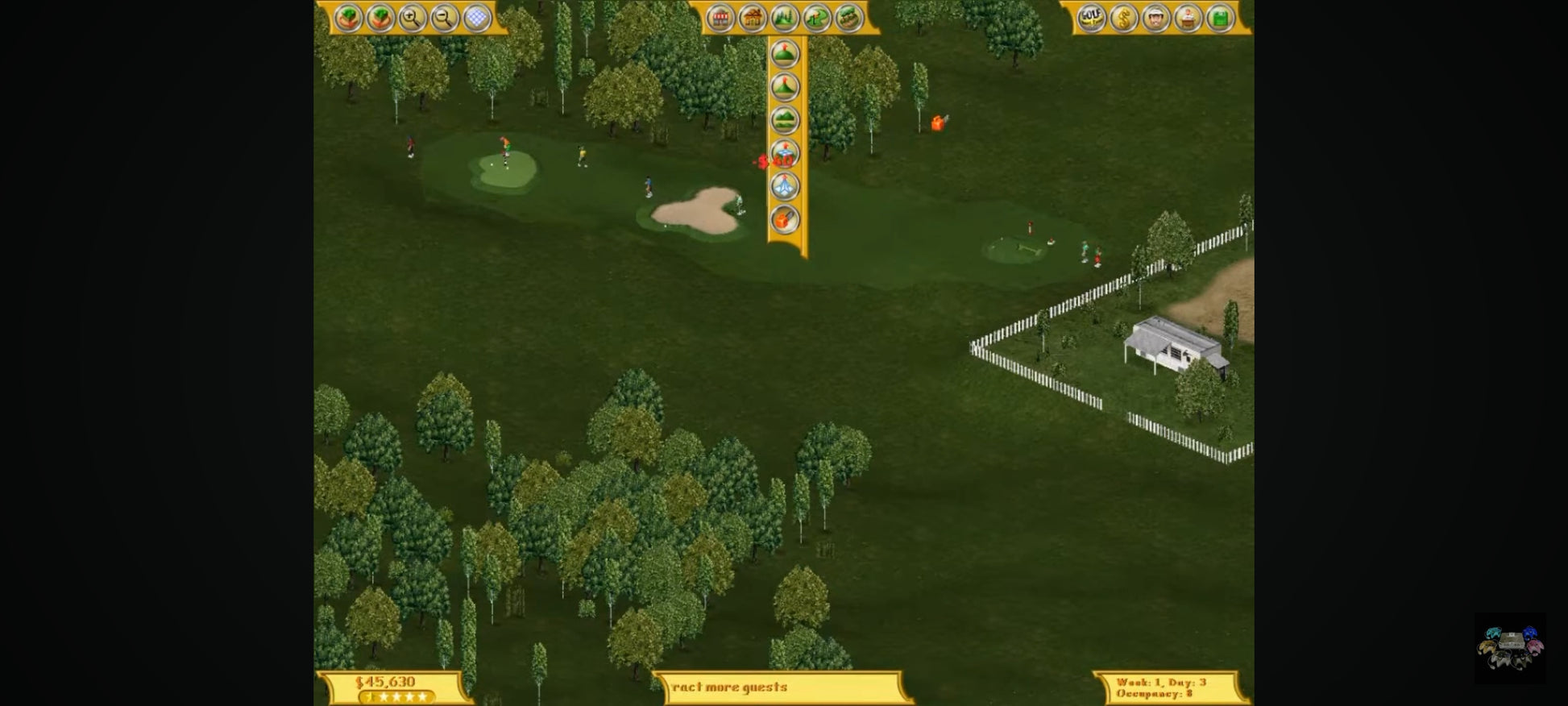Viewport: 1568px width, 706px height.
Task: Click the zoom out magnifying glass
Action: [x=444, y=18]
